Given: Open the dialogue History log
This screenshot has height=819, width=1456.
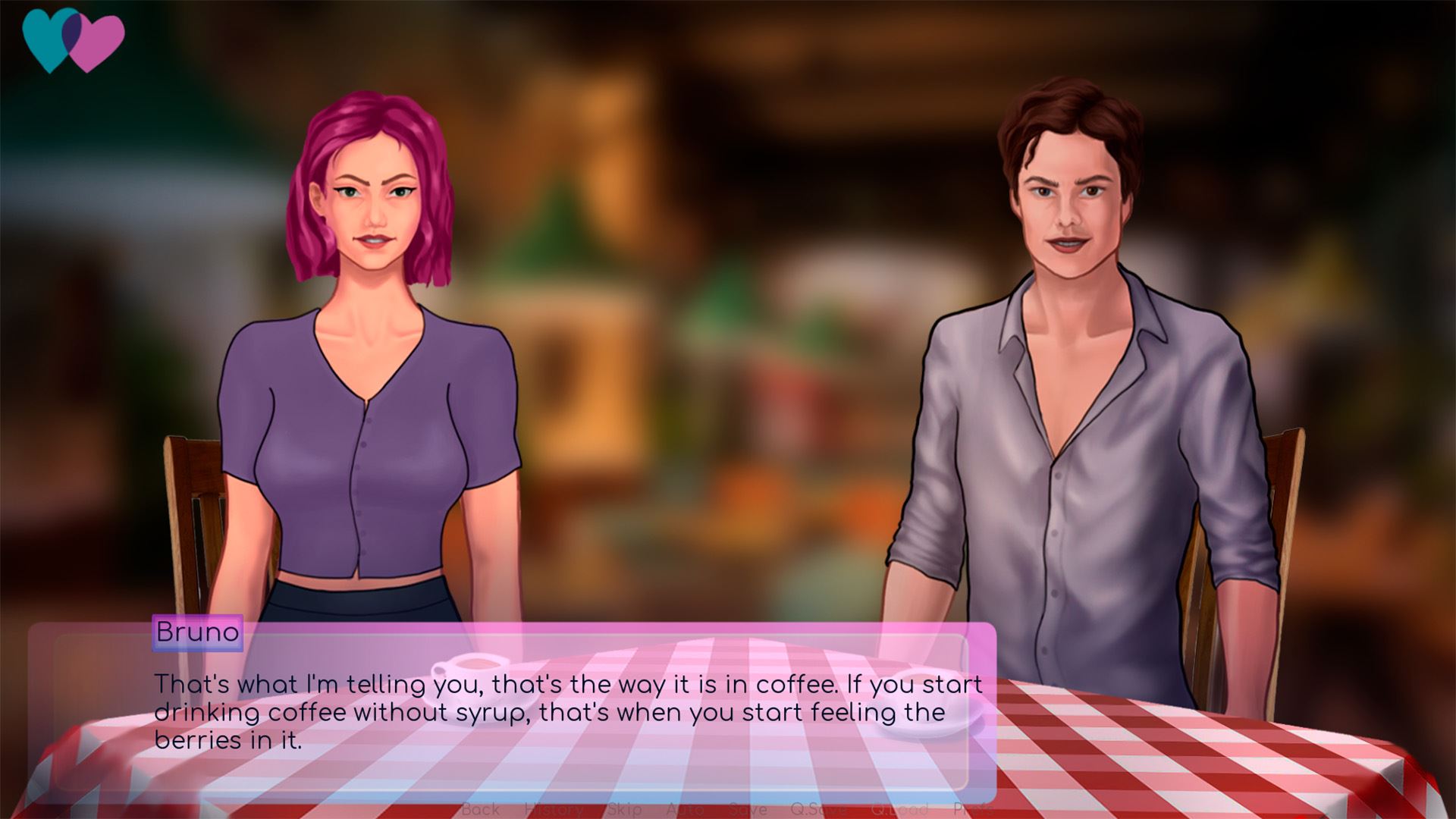Looking at the screenshot, I should pos(554,809).
